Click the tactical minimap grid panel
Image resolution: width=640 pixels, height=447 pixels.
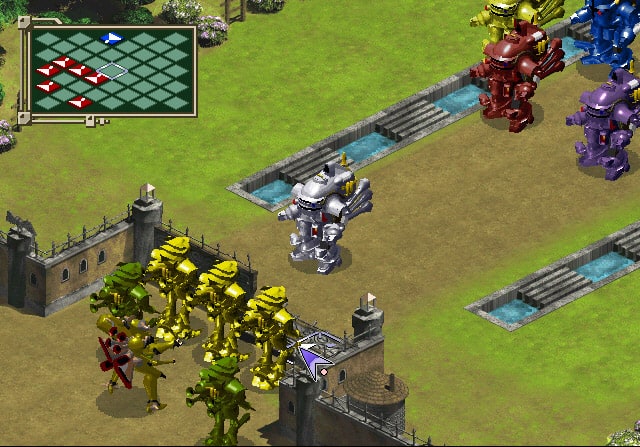tap(110, 68)
